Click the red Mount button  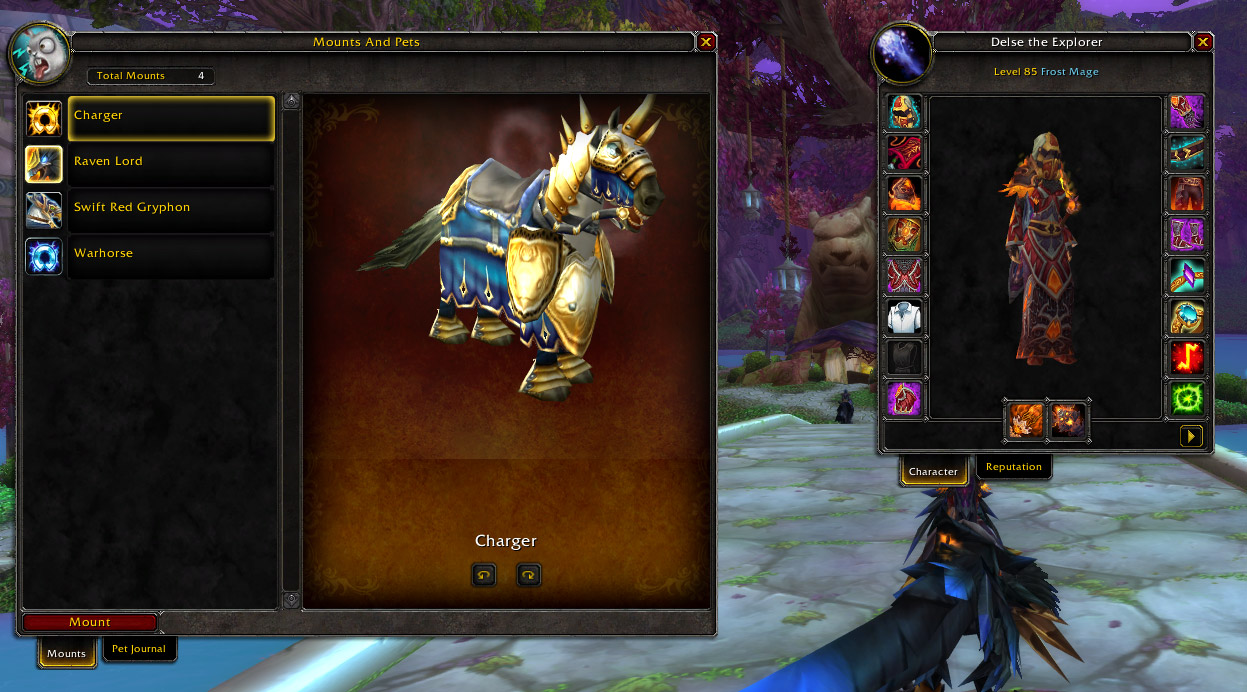tap(90, 623)
